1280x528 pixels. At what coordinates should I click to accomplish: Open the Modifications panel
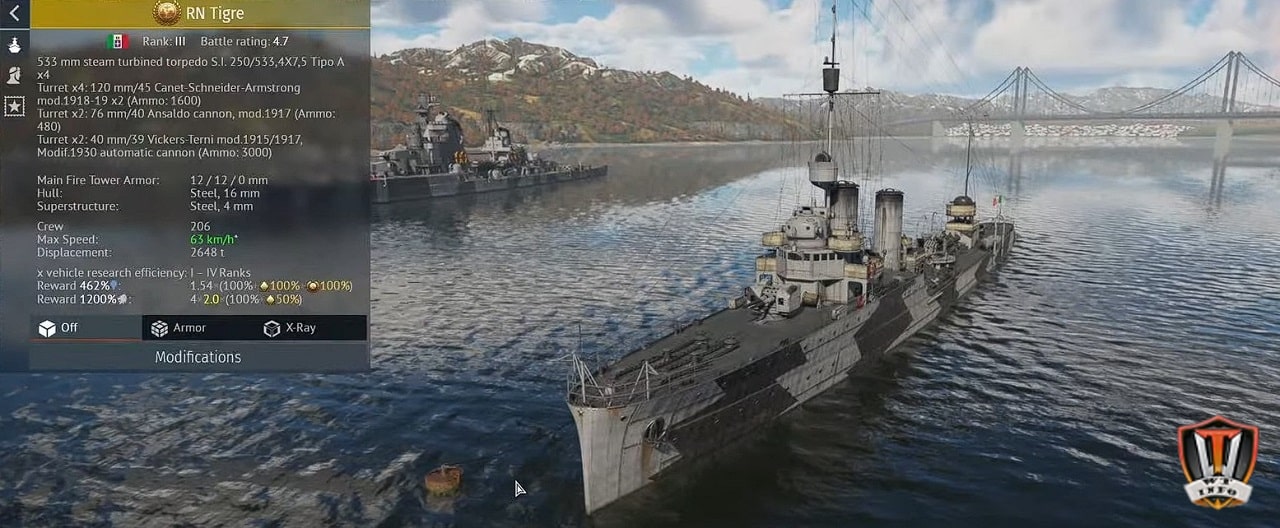[x=198, y=357]
